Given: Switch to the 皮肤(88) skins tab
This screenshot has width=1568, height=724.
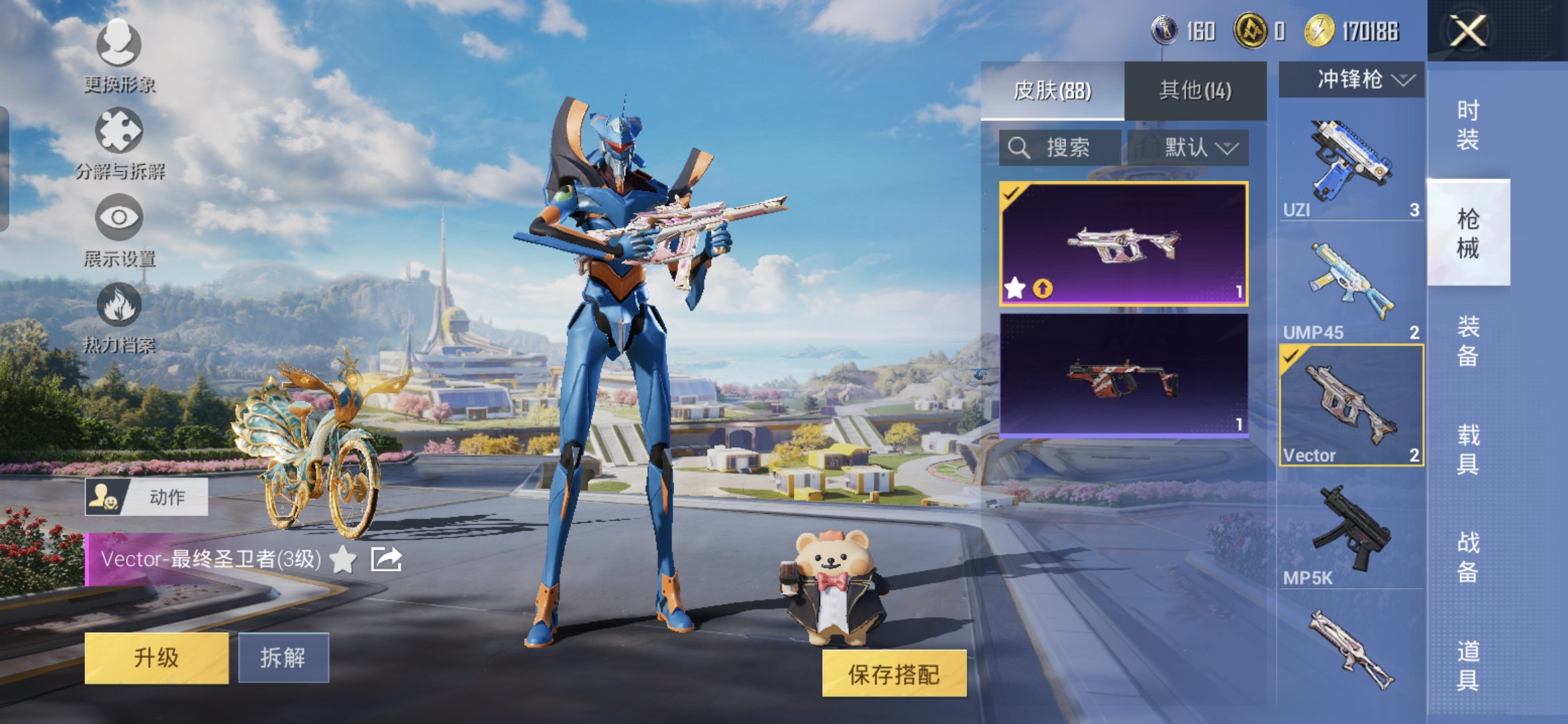Looking at the screenshot, I should click(1052, 90).
